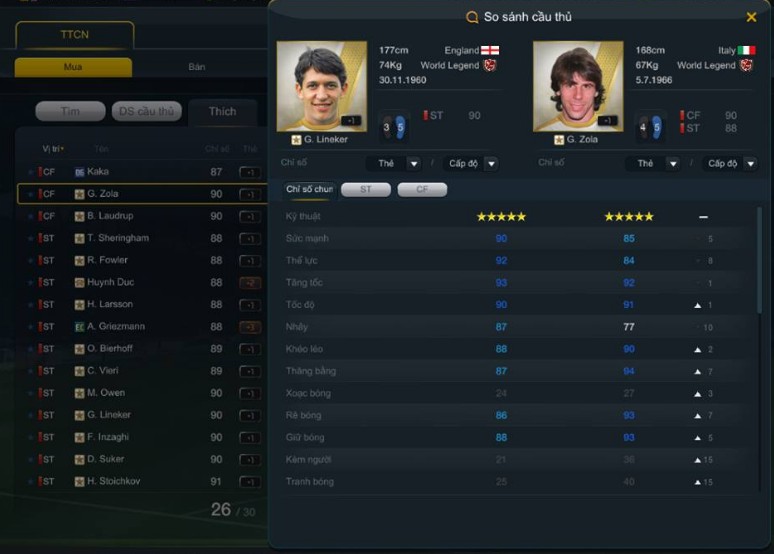Switch to the ST stats tab
Viewport: 774px width, 554px height.
click(x=365, y=189)
